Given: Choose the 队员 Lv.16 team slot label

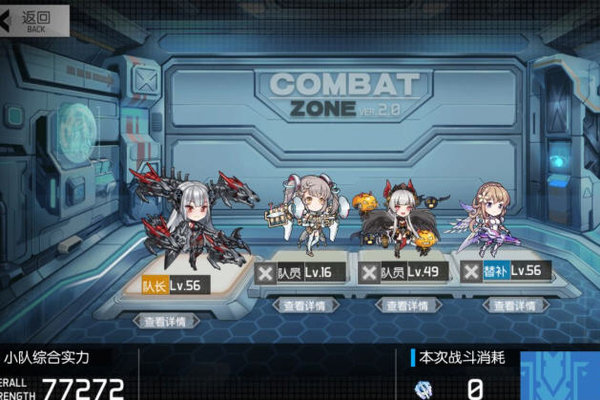Looking at the screenshot, I should 312,272.
